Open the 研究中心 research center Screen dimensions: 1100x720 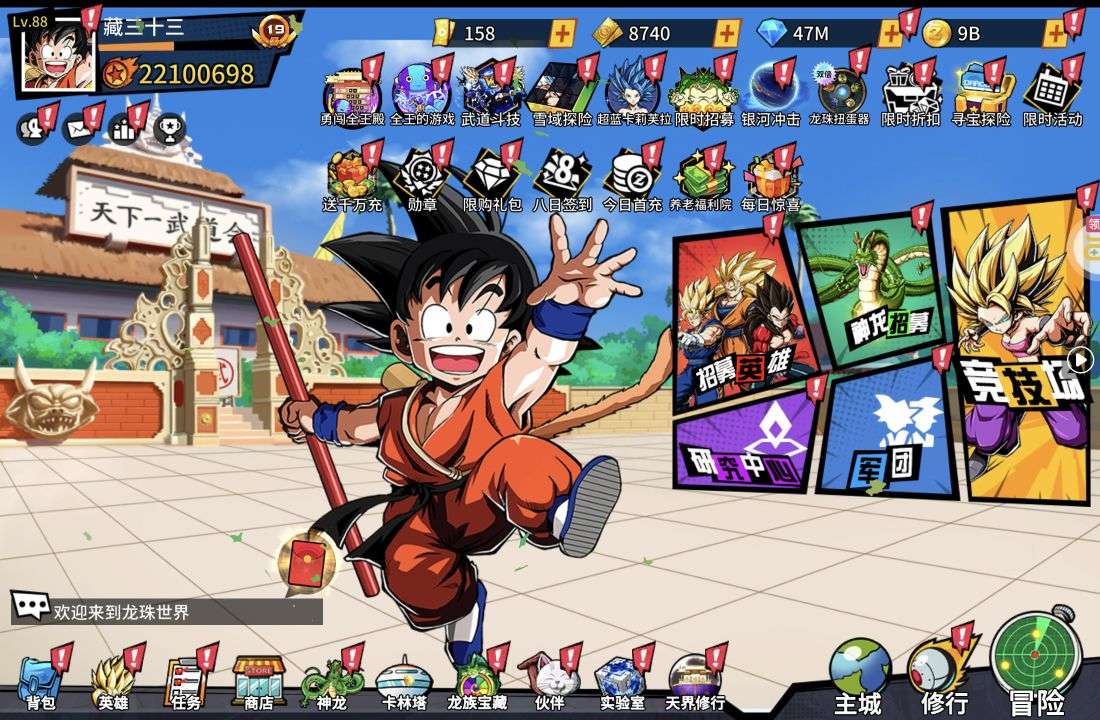tap(745, 438)
